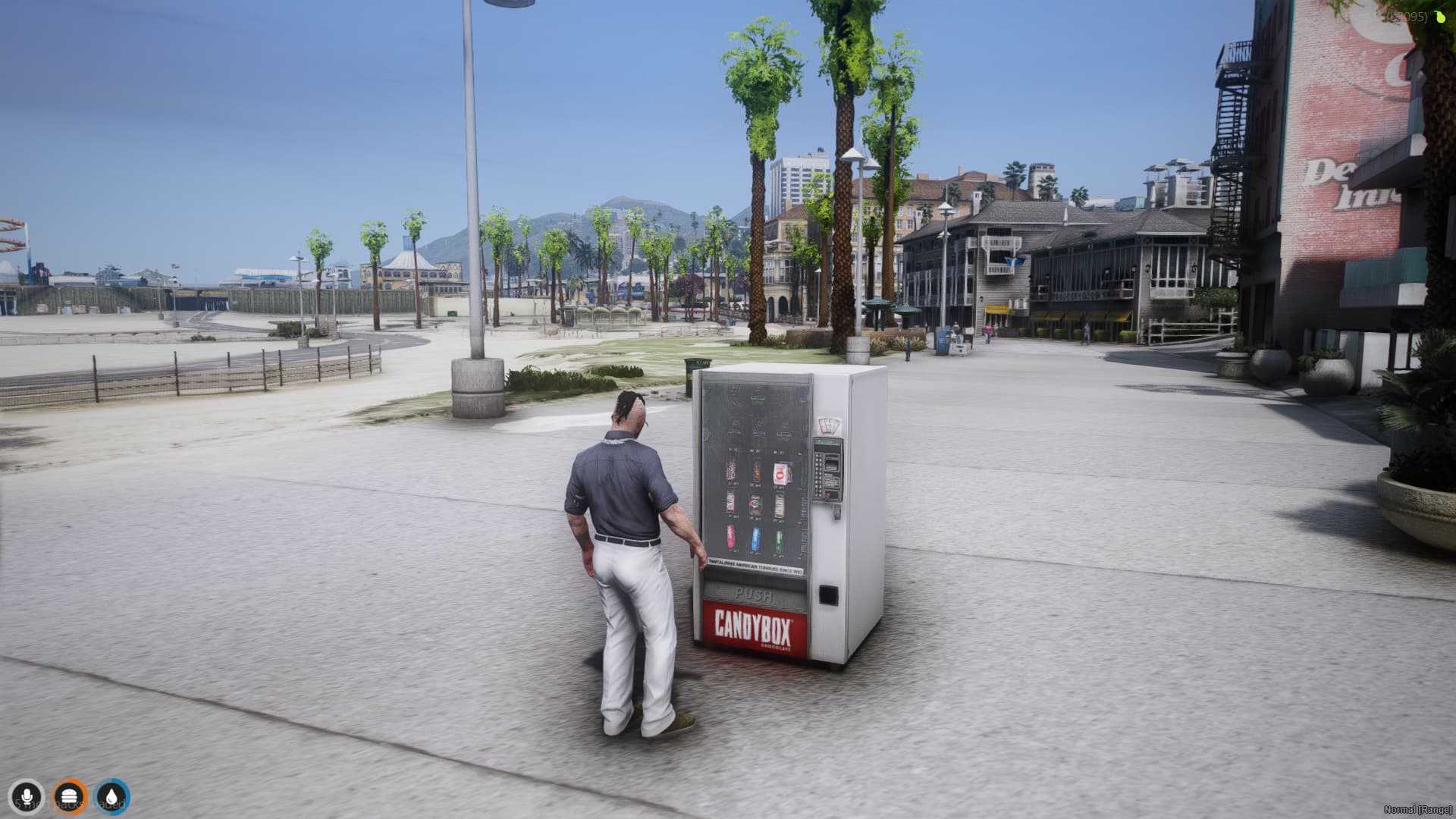Image resolution: width=1456 pixels, height=819 pixels.
Task: Select the burger hunger indicator icon
Action: [70, 796]
